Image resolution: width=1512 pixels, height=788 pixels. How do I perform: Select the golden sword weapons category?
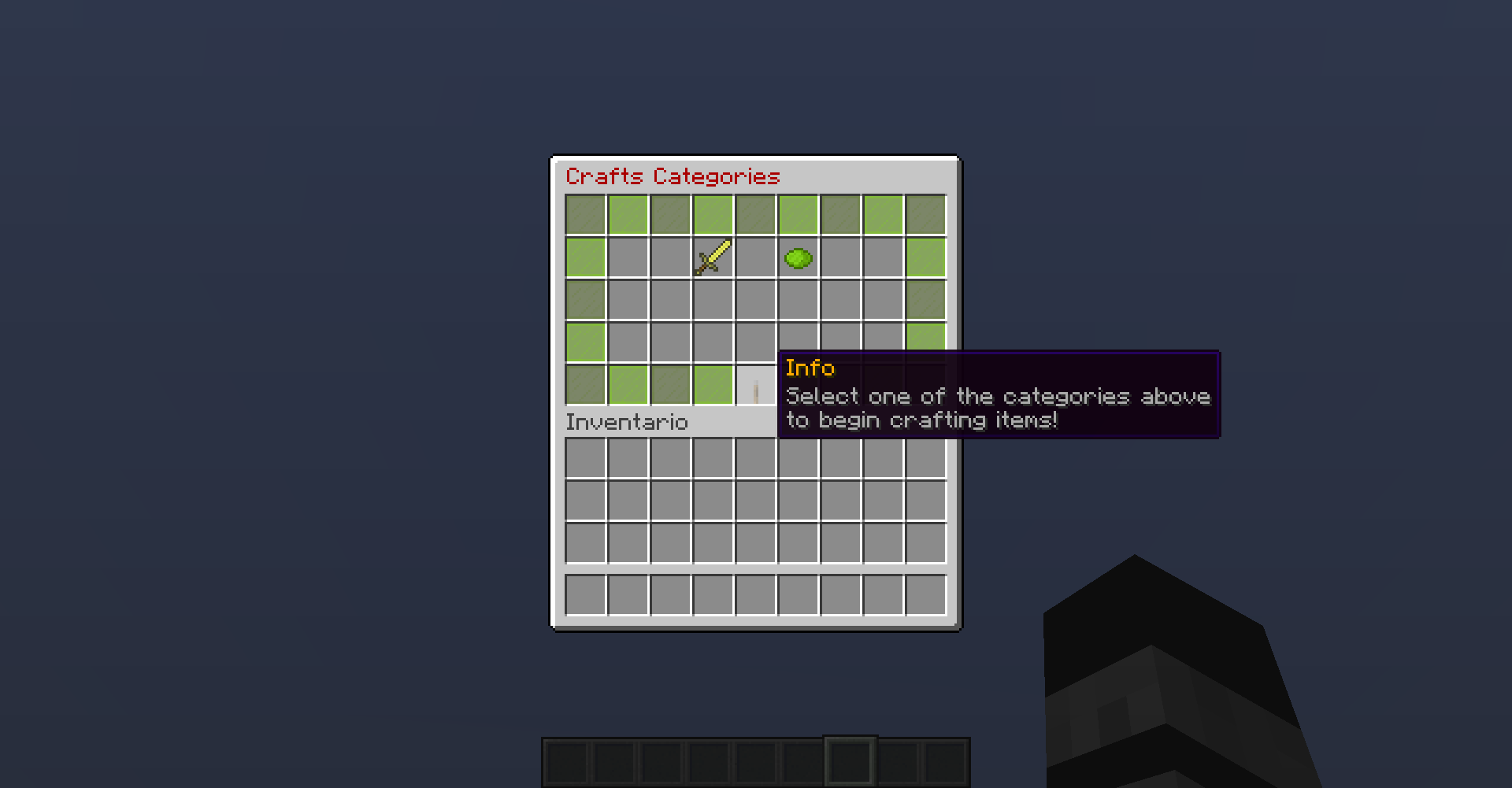pyautogui.click(x=713, y=257)
